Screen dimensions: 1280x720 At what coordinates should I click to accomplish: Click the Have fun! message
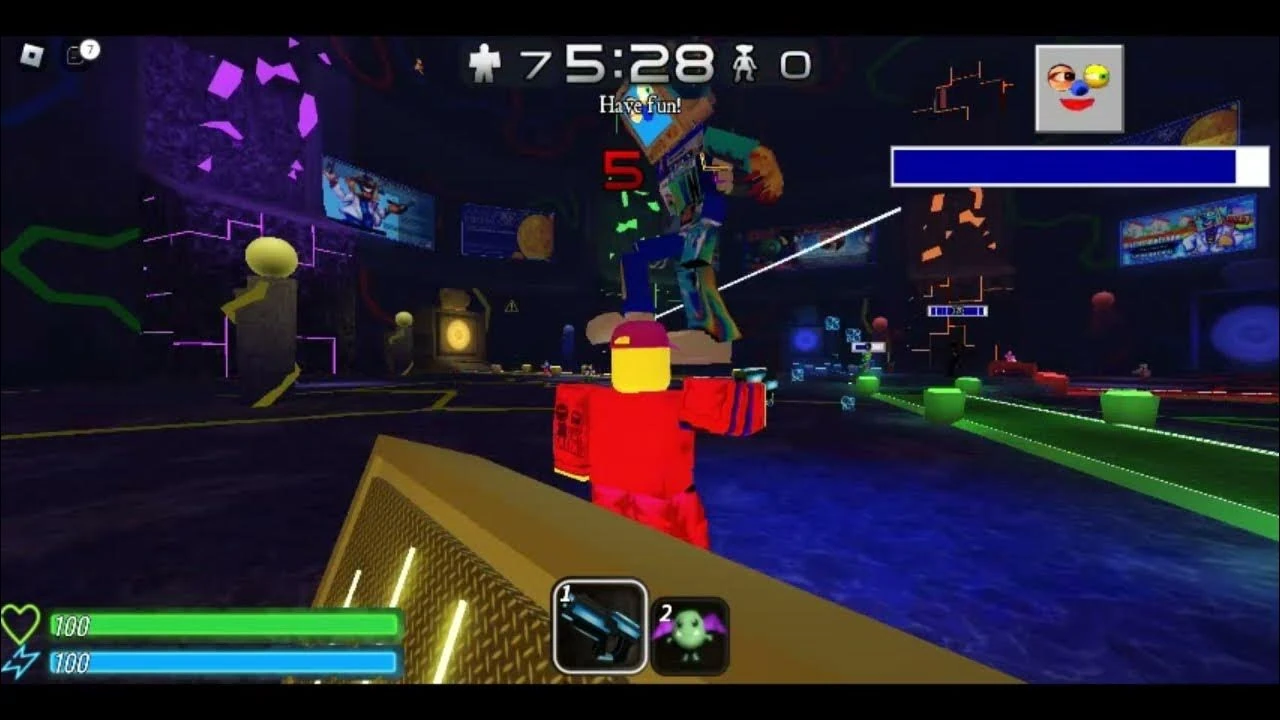(643, 102)
